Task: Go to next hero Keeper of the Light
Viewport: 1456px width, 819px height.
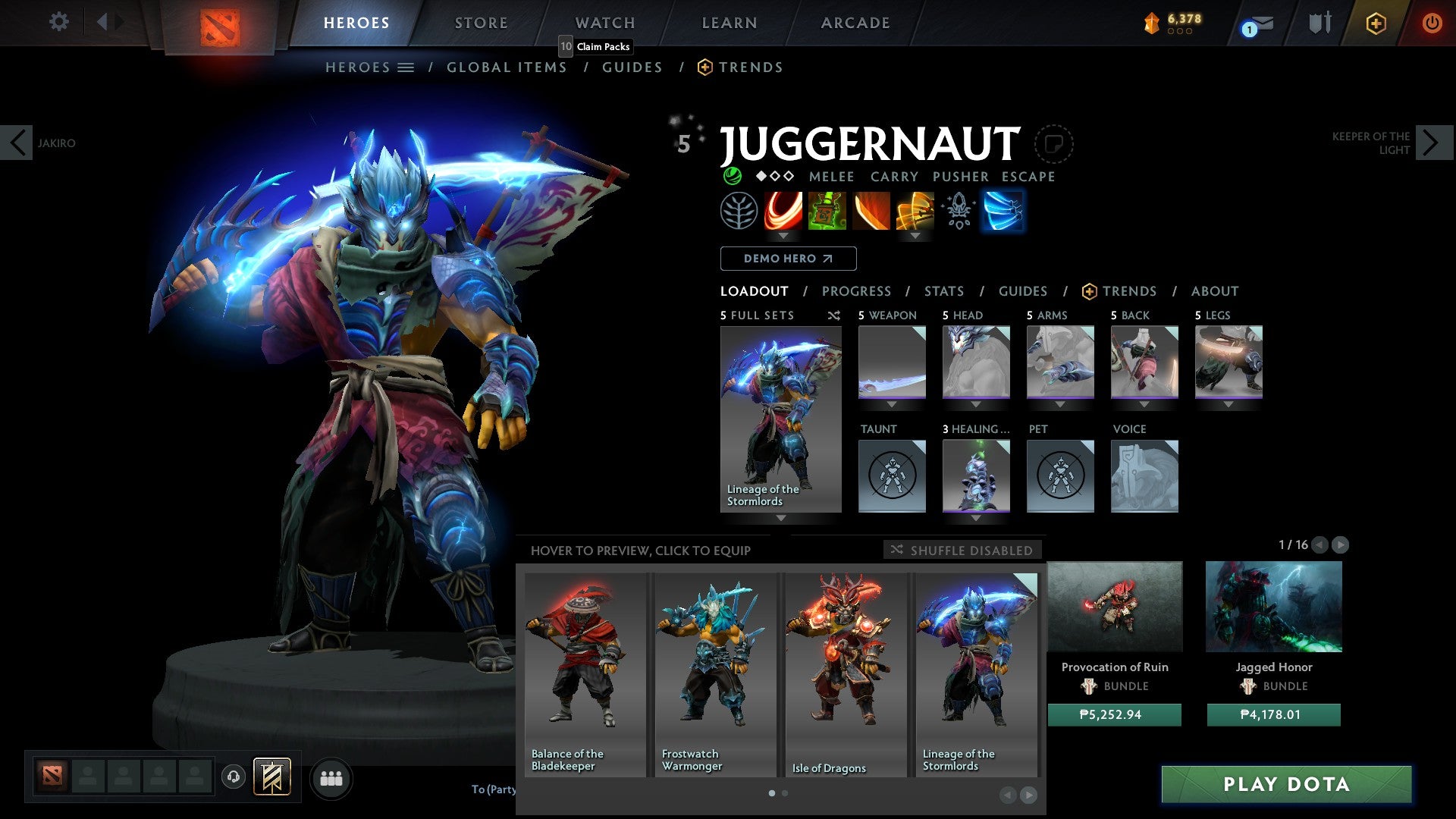Action: [1432, 143]
